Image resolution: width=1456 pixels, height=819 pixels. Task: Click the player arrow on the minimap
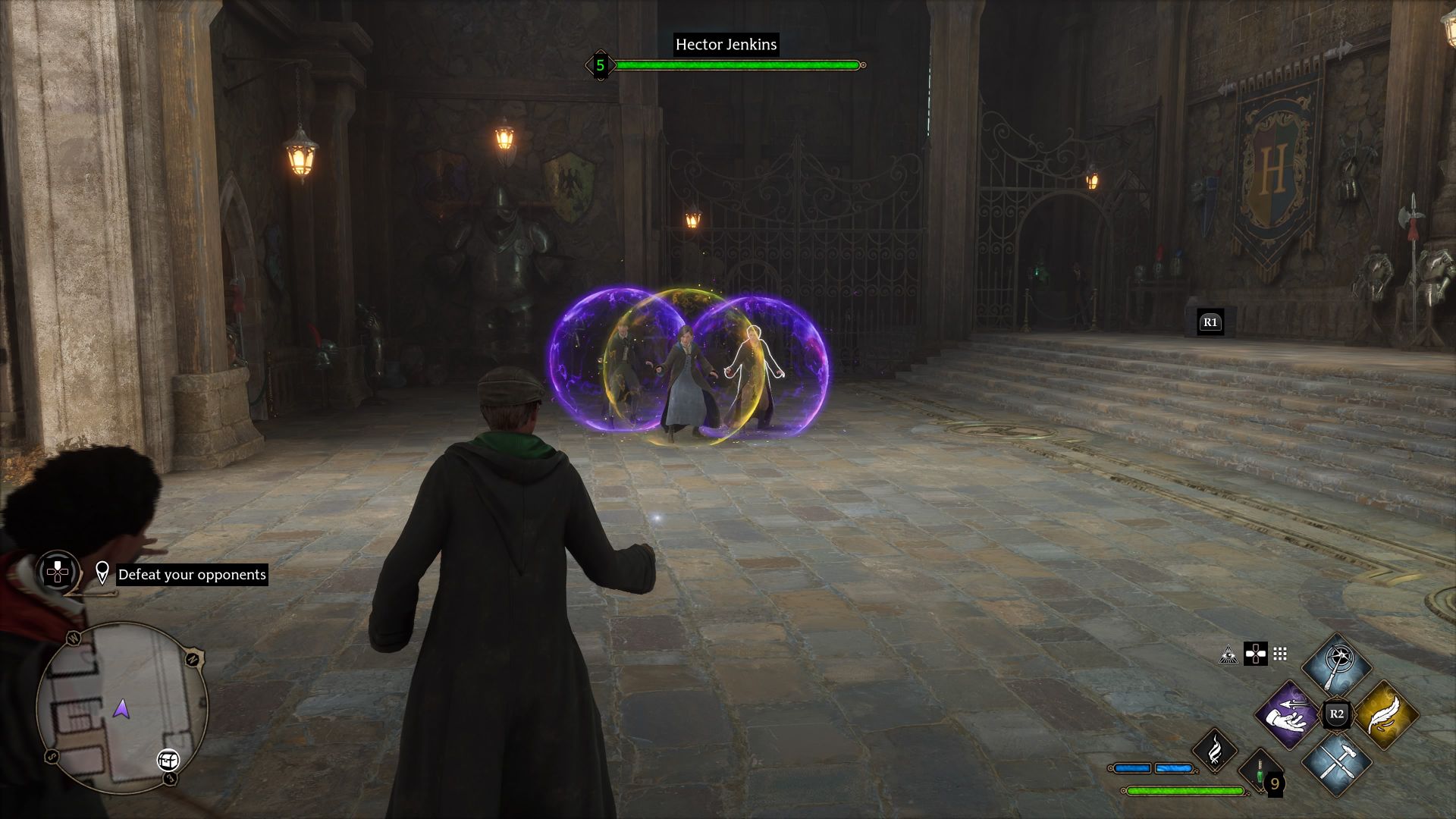(122, 710)
